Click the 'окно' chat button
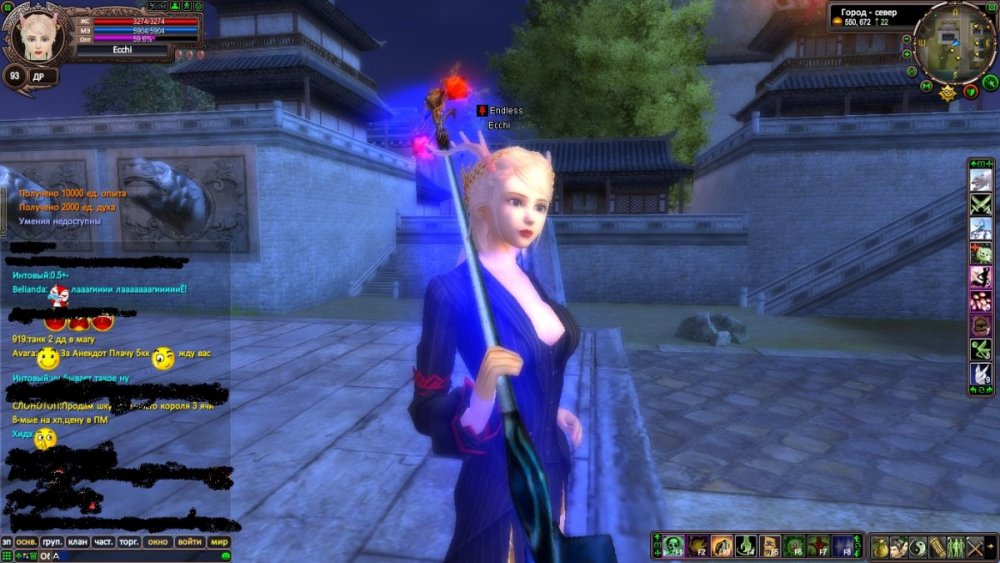 [158, 542]
